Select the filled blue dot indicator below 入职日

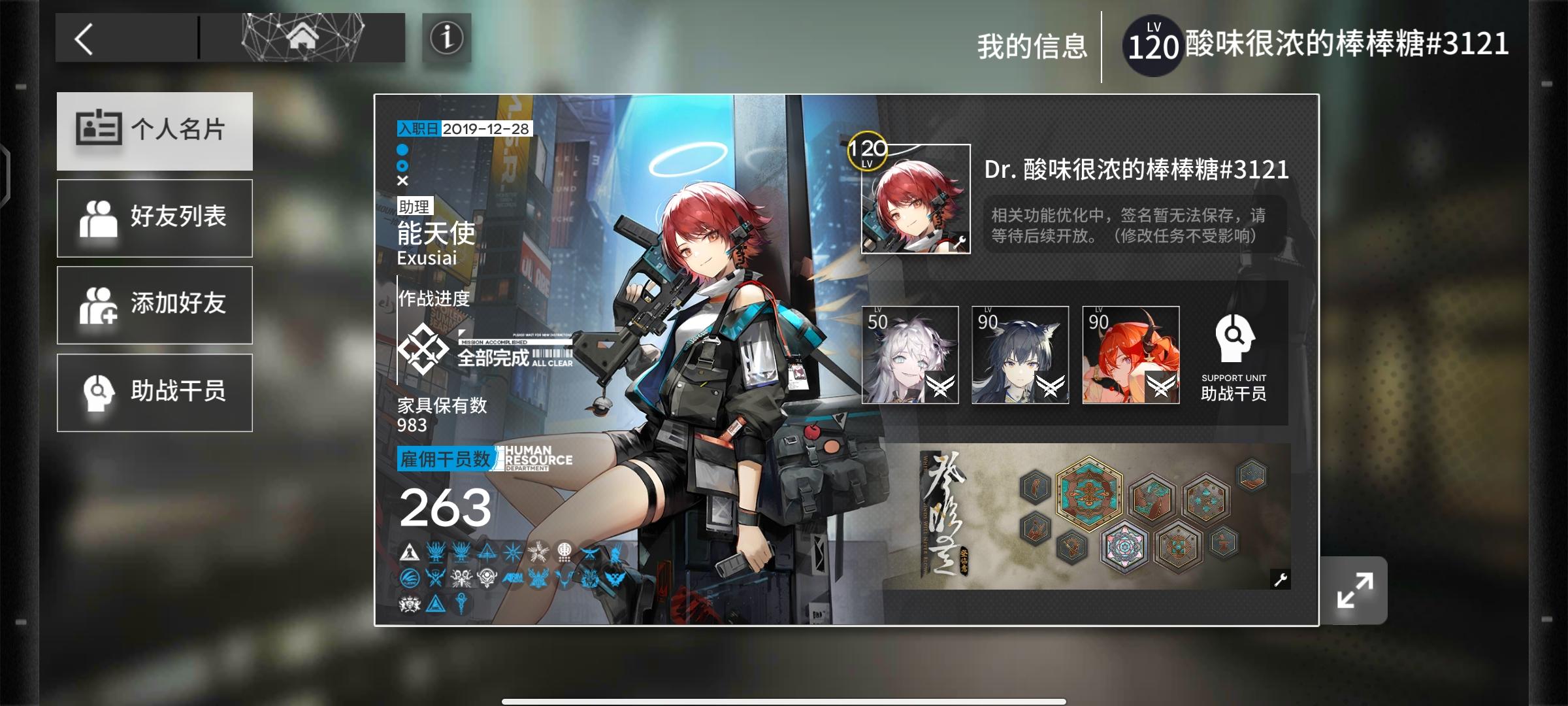click(x=402, y=149)
